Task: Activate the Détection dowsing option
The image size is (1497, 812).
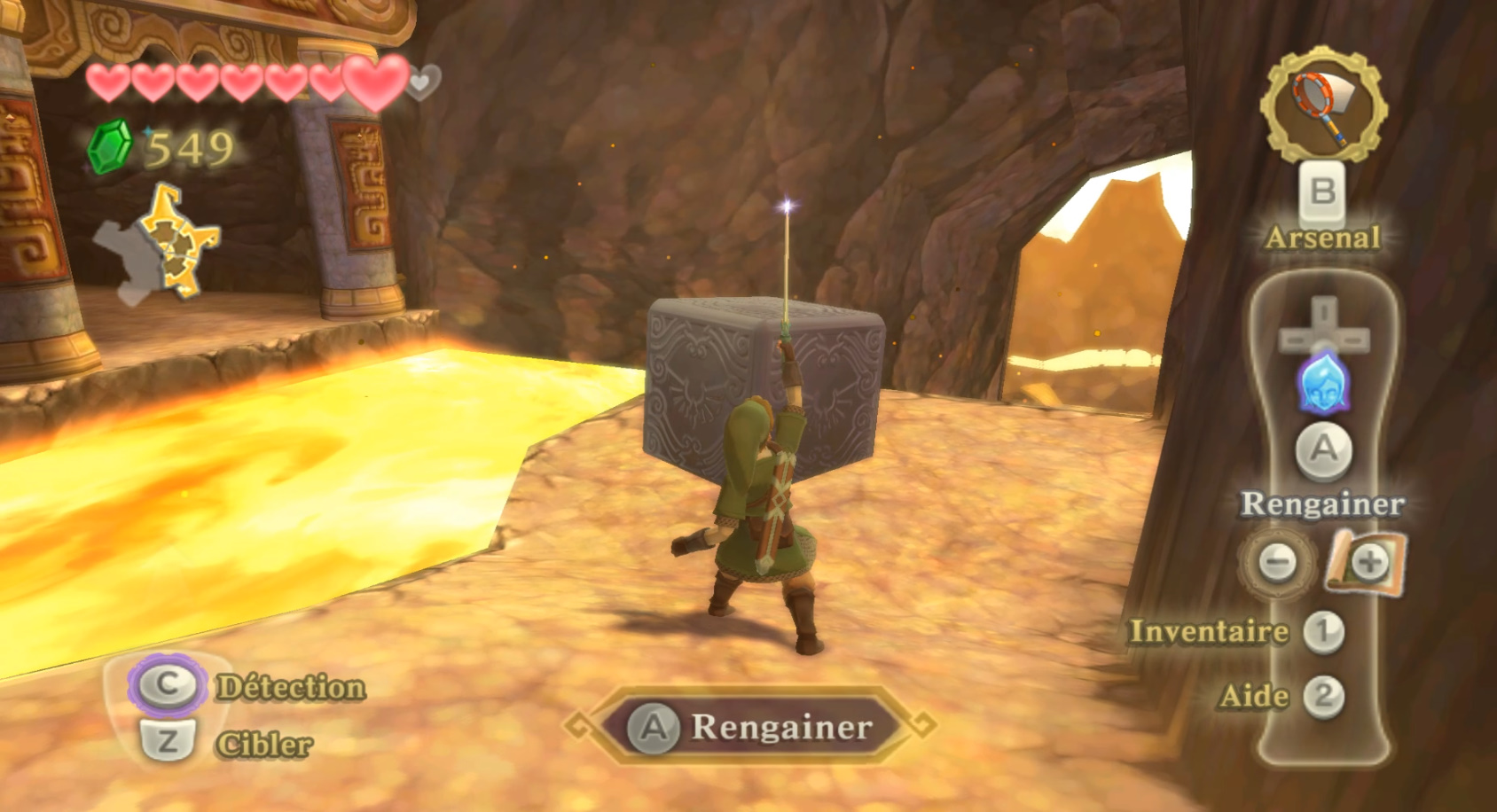Action: pos(290,687)
